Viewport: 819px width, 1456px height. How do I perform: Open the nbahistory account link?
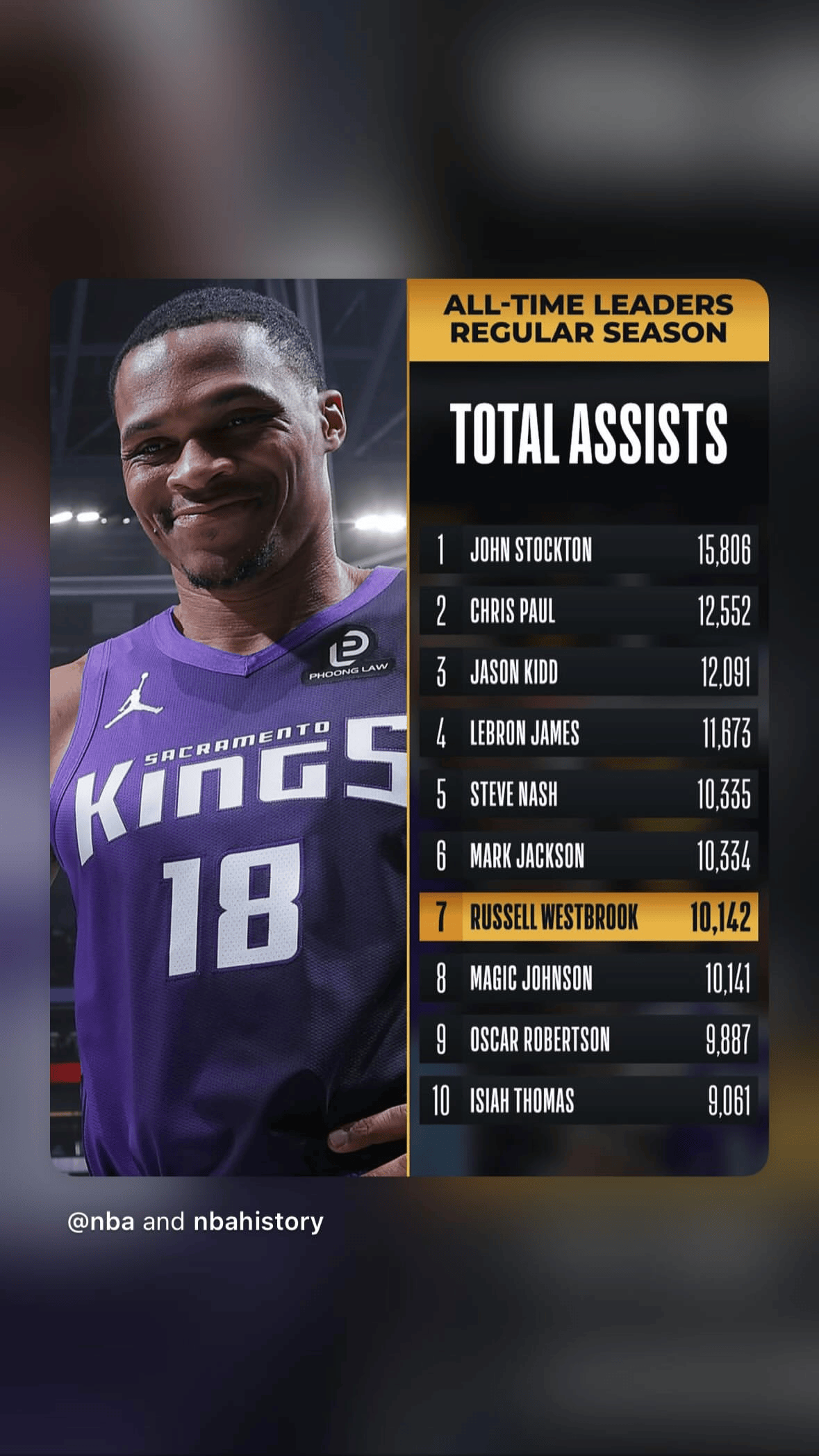[258, 1221]
